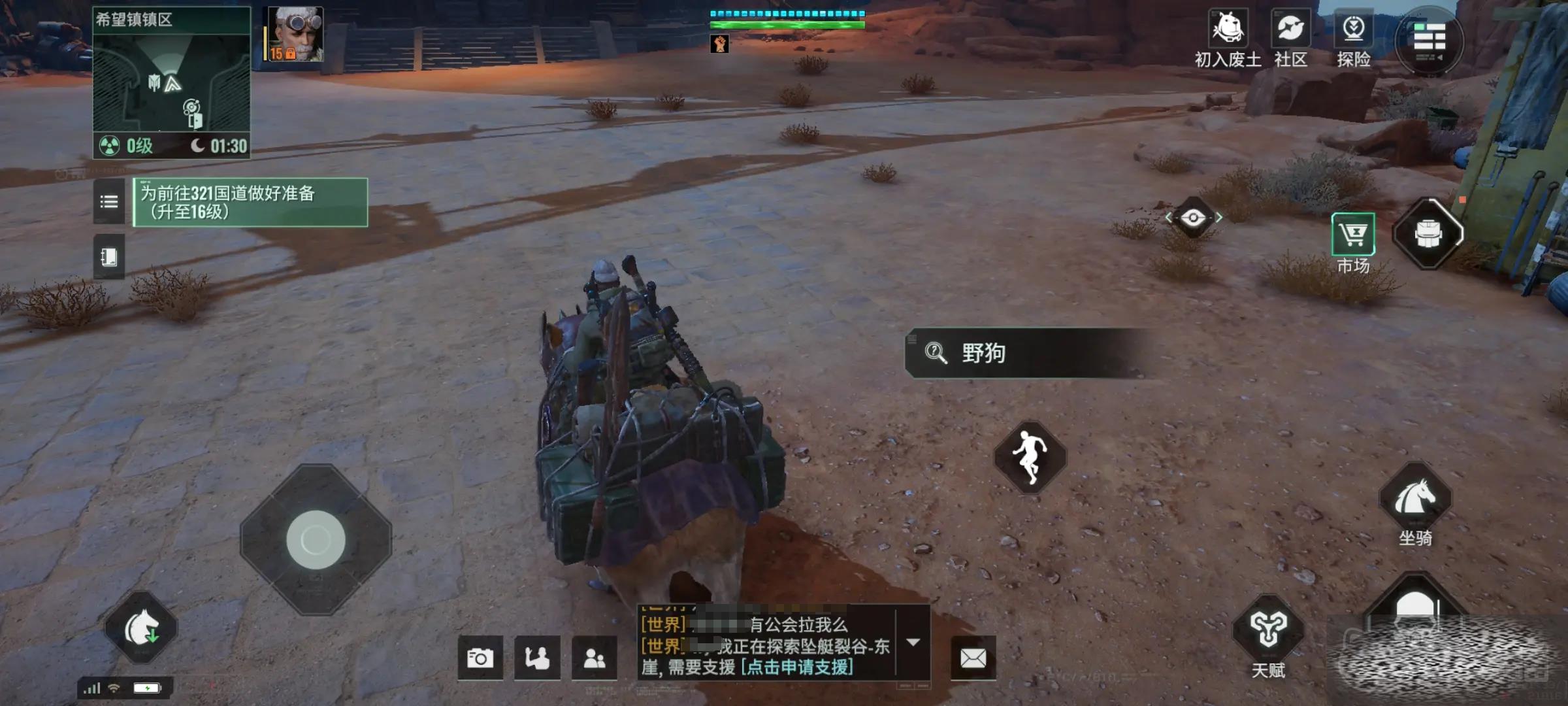Expand the chat box dropdown arrow
Viewport: 1568px width, 706px height.
pos(913,643)
